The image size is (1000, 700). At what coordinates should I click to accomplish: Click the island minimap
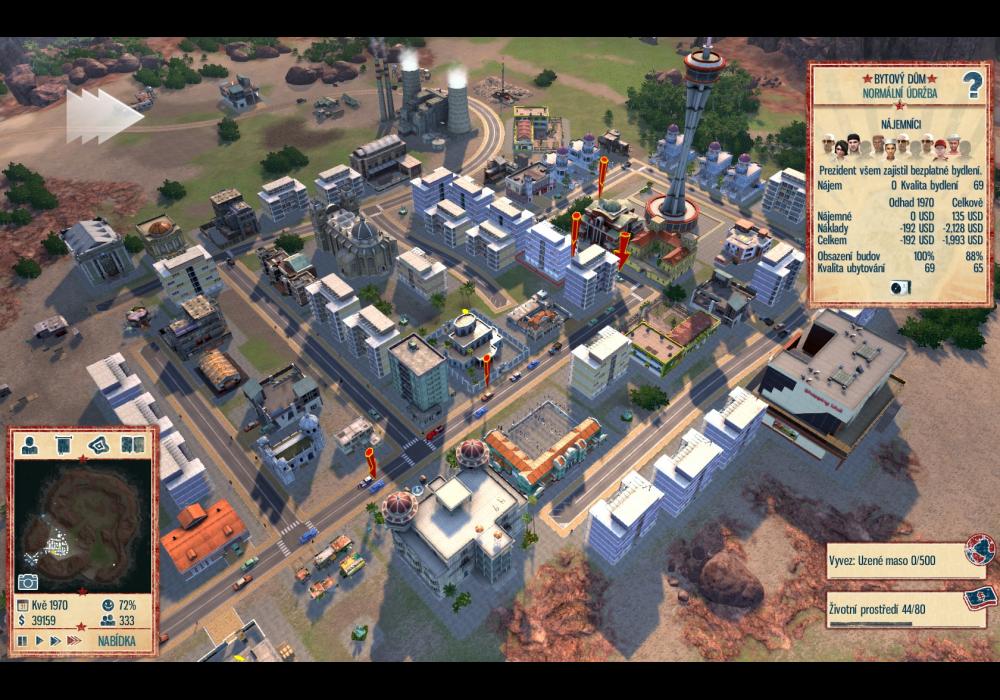(x=80, y=518)
